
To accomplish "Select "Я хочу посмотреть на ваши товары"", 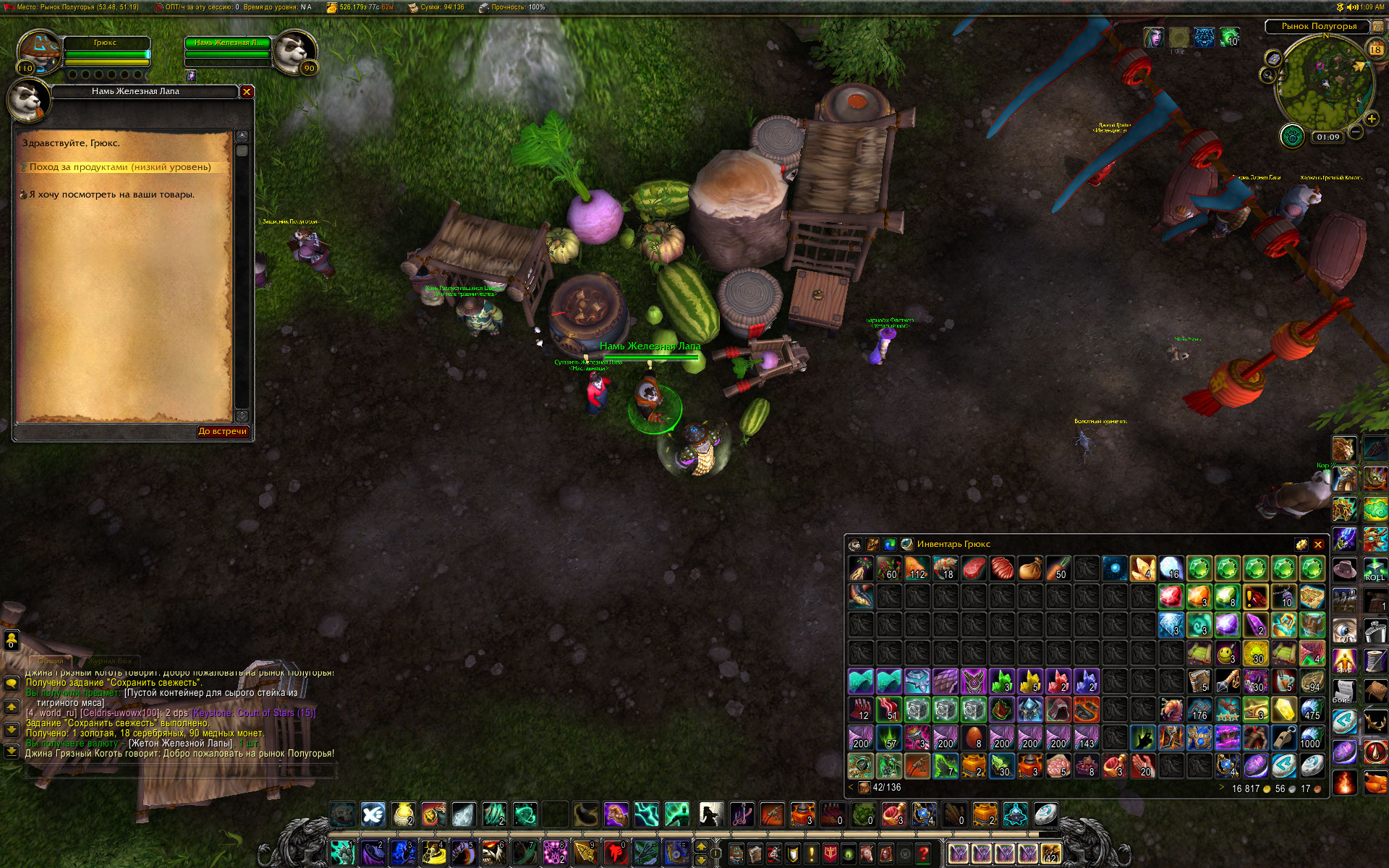I will point(111,195).
